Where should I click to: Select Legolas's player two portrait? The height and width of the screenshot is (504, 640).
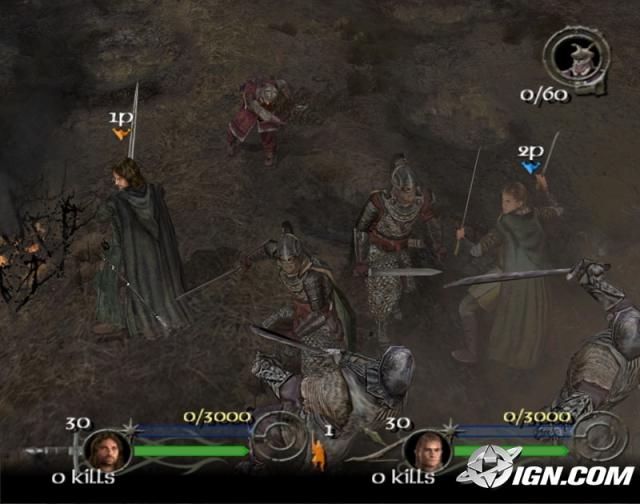426,451
